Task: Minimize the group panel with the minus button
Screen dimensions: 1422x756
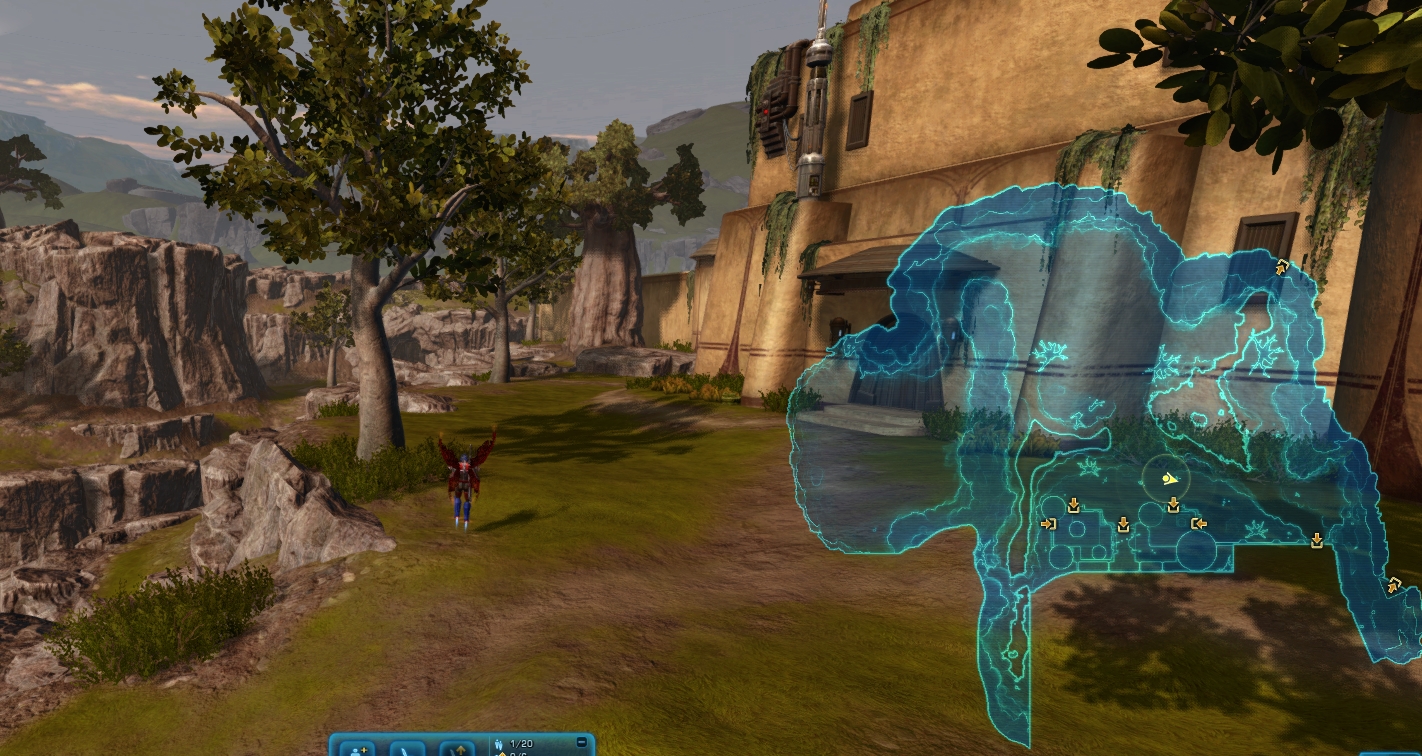Action: (582, 742)
